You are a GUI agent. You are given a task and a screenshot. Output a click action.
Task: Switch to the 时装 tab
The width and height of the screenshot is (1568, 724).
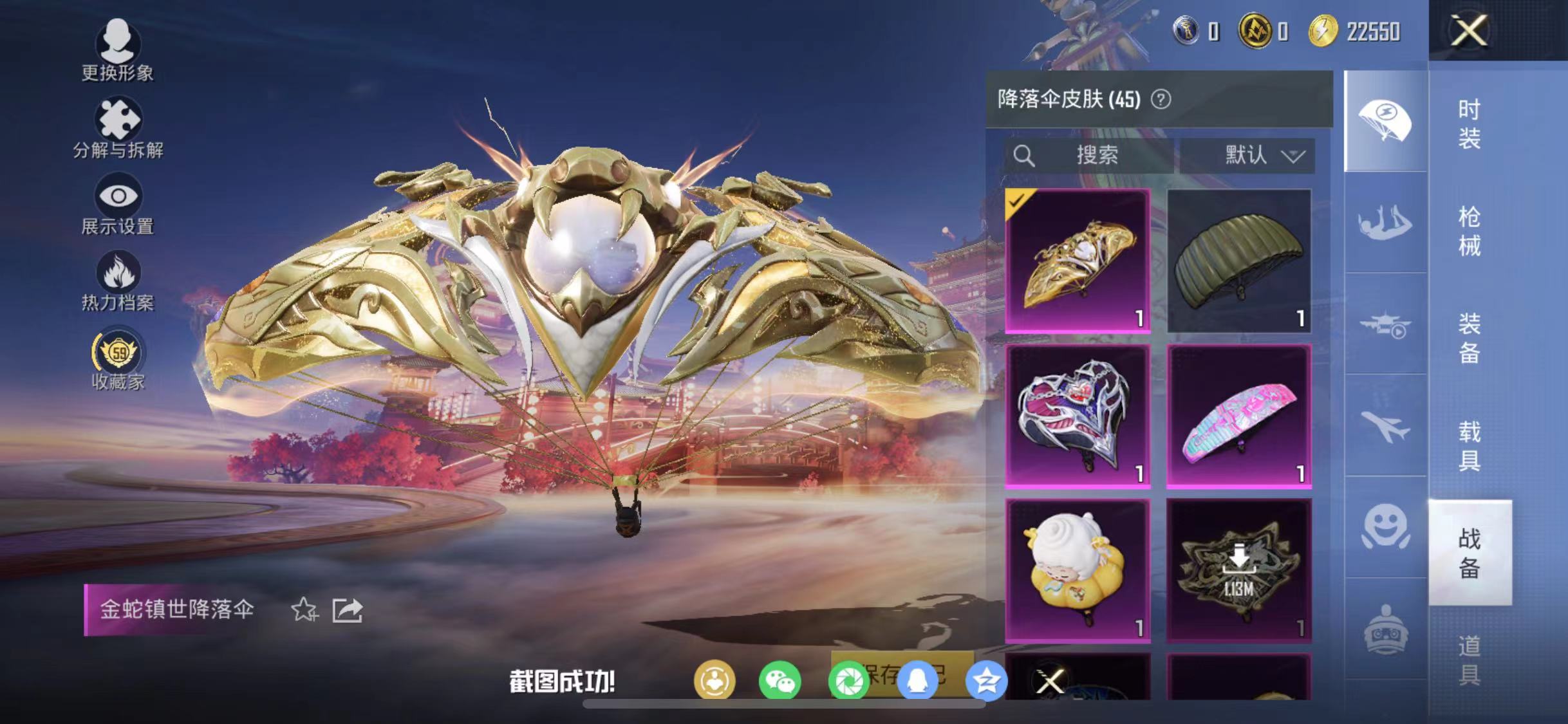click(1468, 127)
